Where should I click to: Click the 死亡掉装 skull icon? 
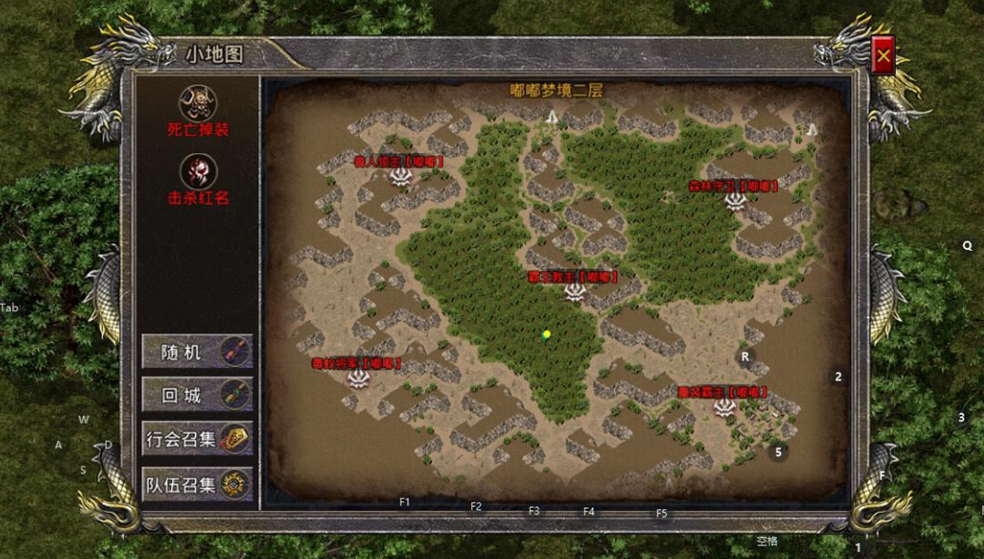point(197,102)
